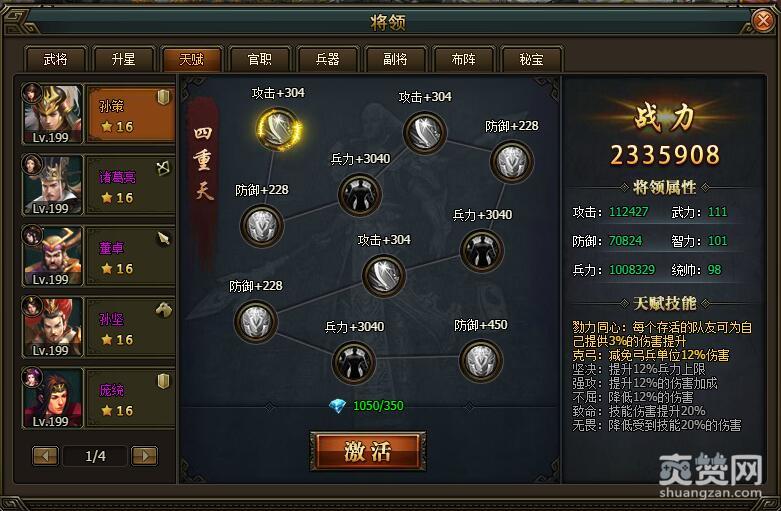The width and height of the screenshot is (781, 511).
Task: Select the 防御+450 talent node
Action: coord(481,360)
